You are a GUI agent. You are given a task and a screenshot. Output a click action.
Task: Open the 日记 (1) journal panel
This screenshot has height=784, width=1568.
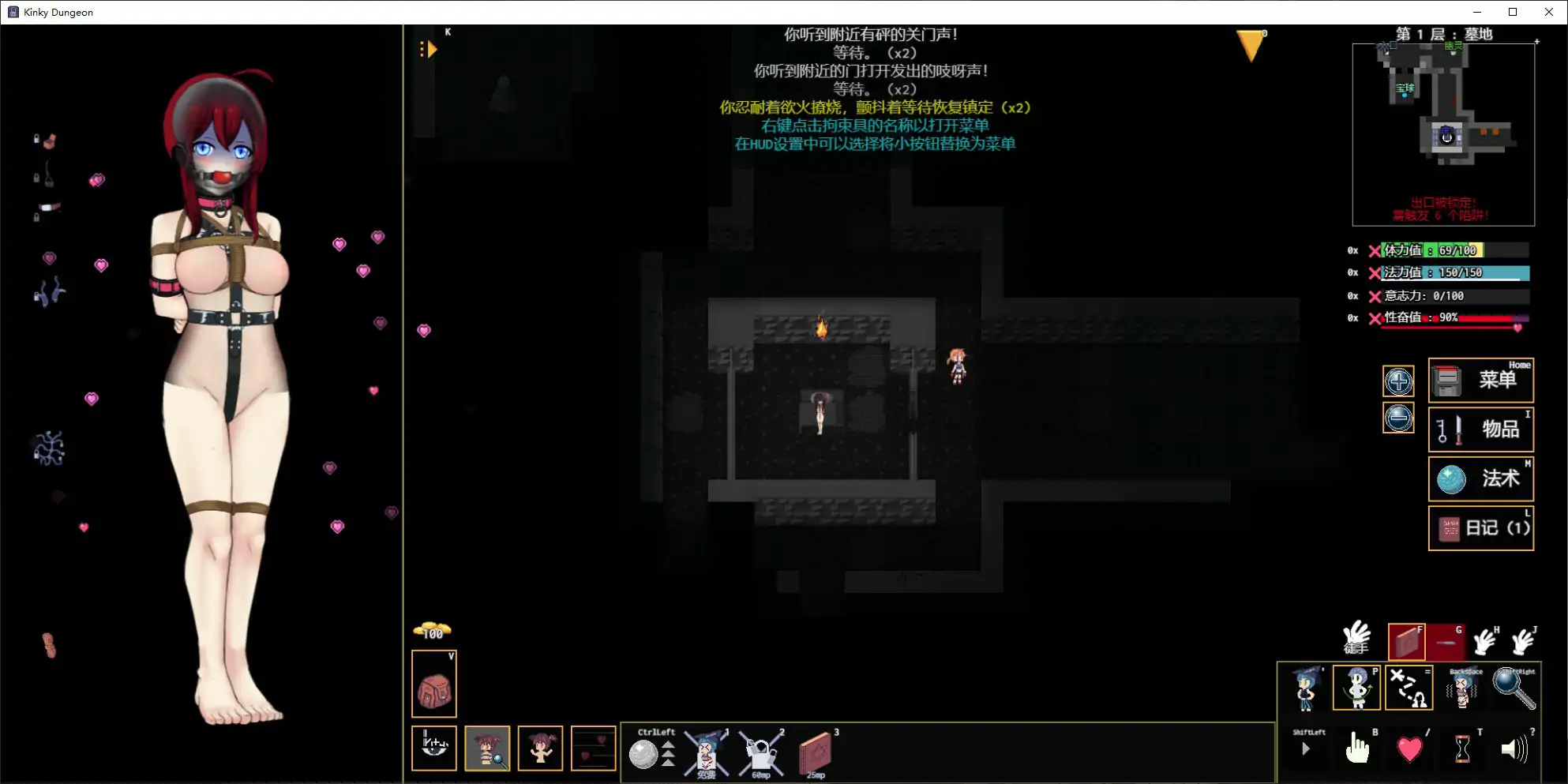tap(1480, 528)
